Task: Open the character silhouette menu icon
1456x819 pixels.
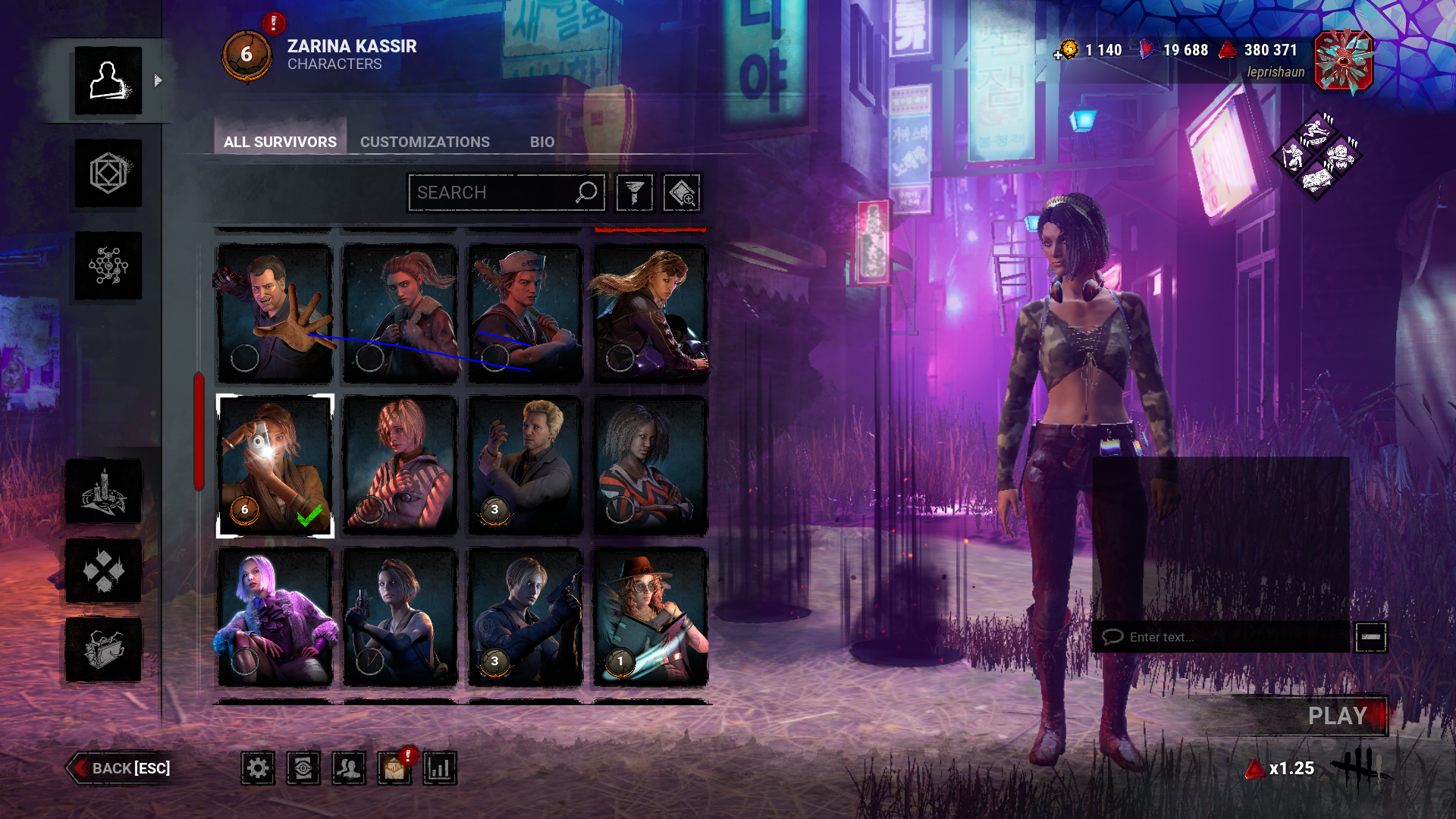Action: [x=108, y=80]
